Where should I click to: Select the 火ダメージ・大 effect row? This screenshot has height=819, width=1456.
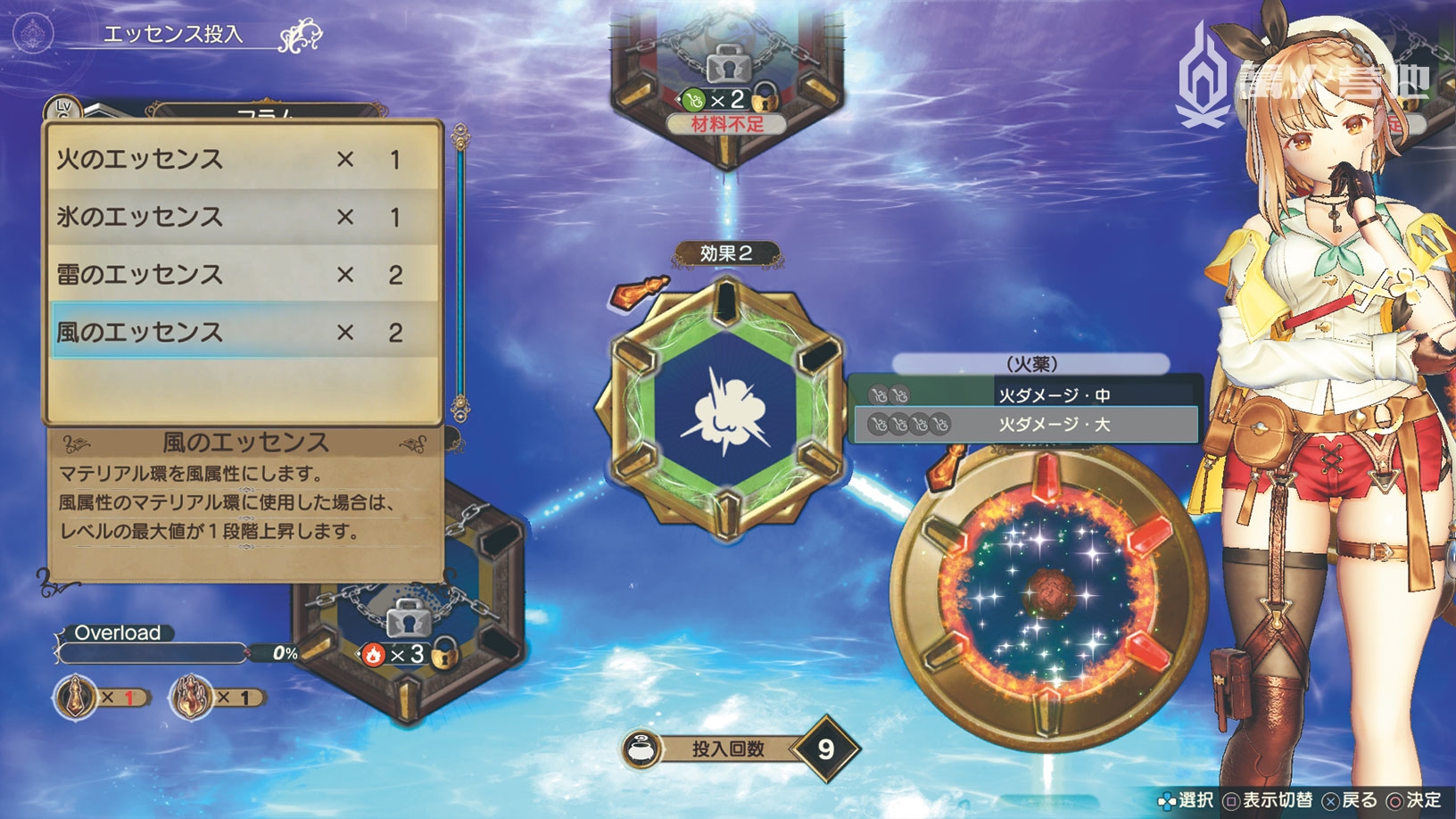point(1024,425)
